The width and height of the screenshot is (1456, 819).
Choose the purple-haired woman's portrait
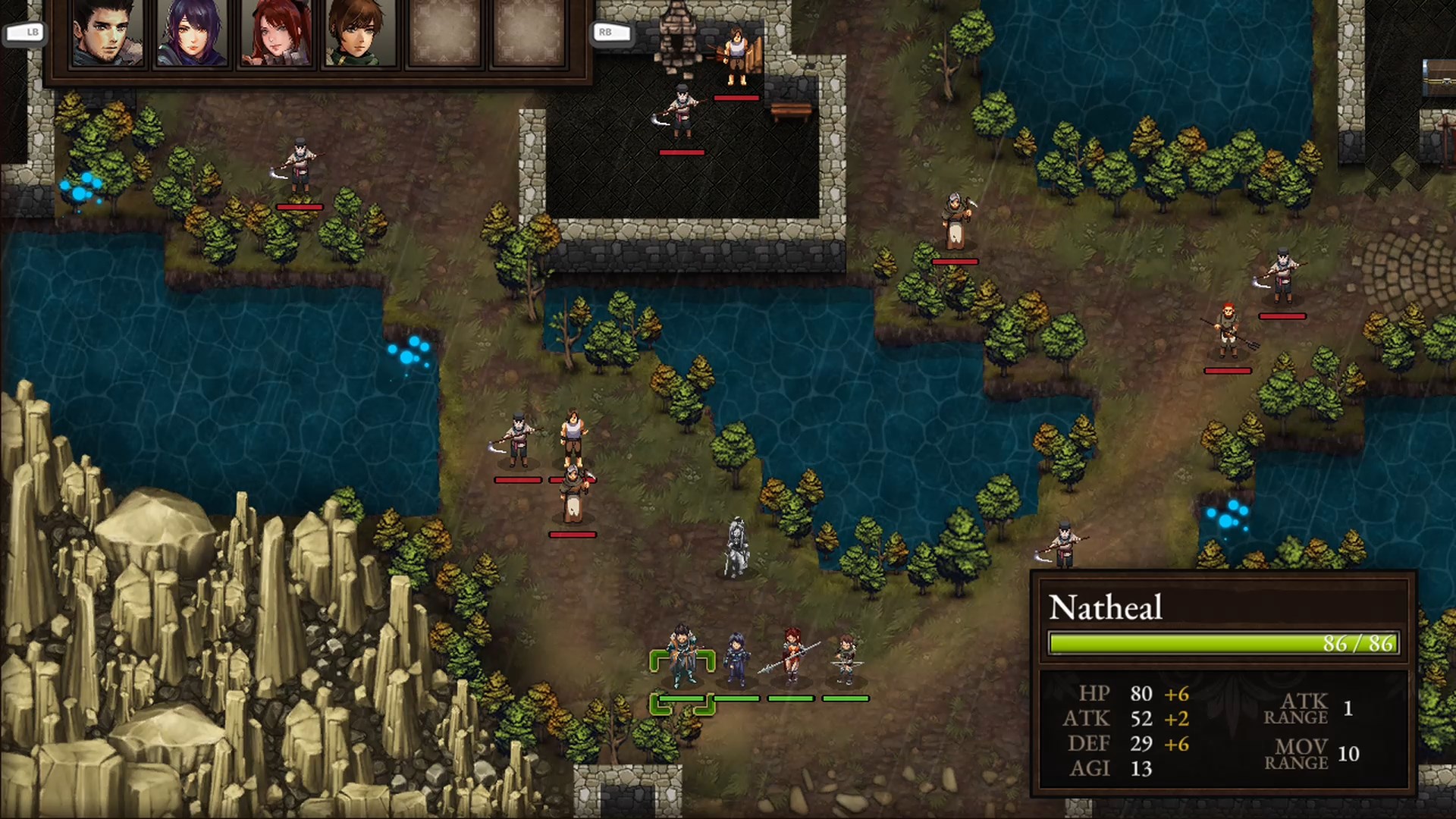tap(192, 34)
